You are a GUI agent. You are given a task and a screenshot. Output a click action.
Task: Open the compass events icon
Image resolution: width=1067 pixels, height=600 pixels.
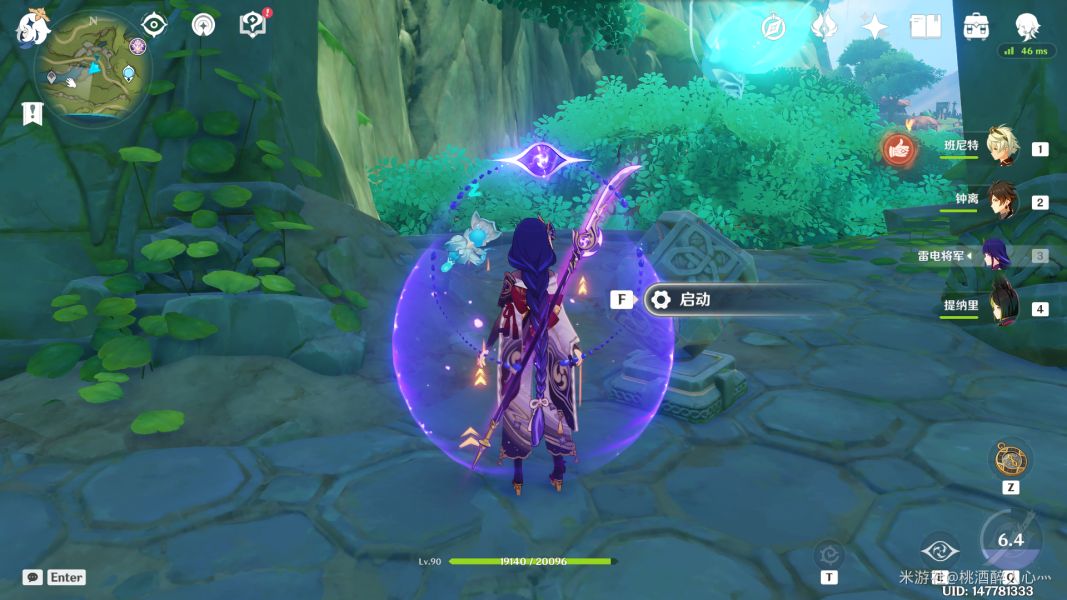(773, 27)
